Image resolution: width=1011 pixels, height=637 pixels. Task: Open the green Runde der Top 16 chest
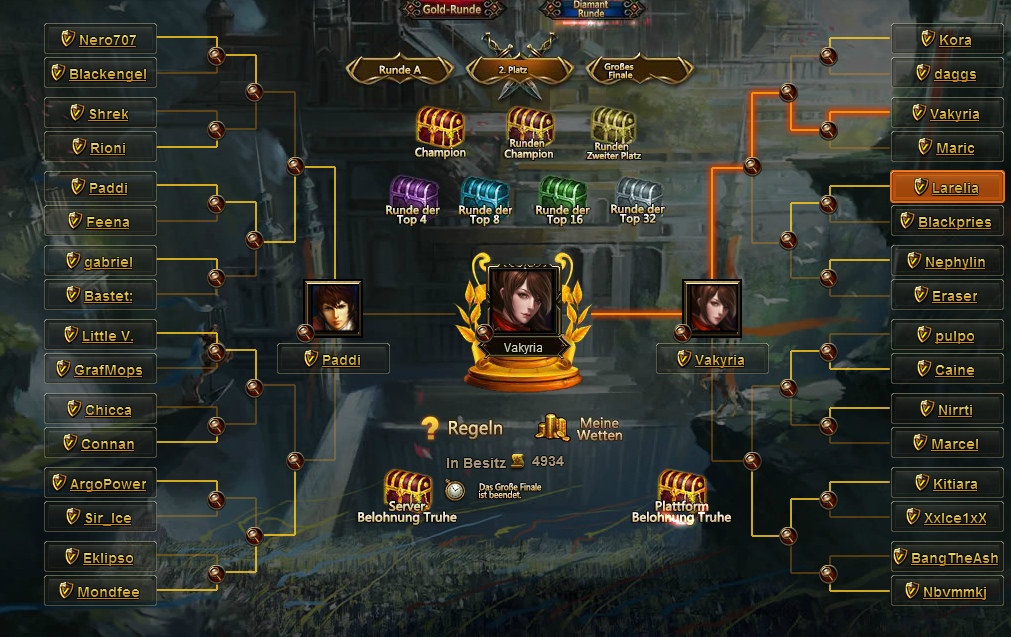point(562,196)
